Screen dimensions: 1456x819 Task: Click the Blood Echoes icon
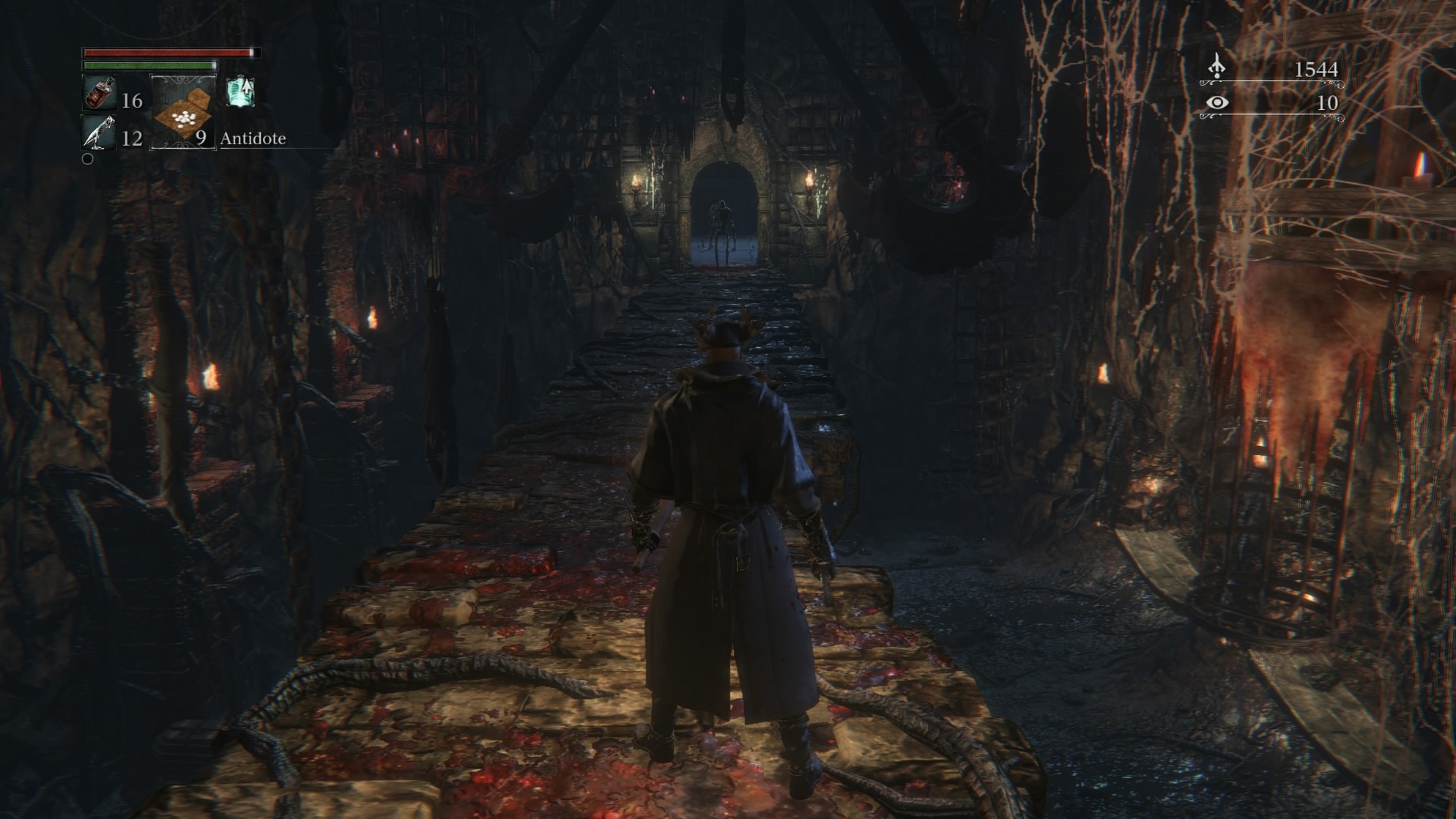point(1217,67)
